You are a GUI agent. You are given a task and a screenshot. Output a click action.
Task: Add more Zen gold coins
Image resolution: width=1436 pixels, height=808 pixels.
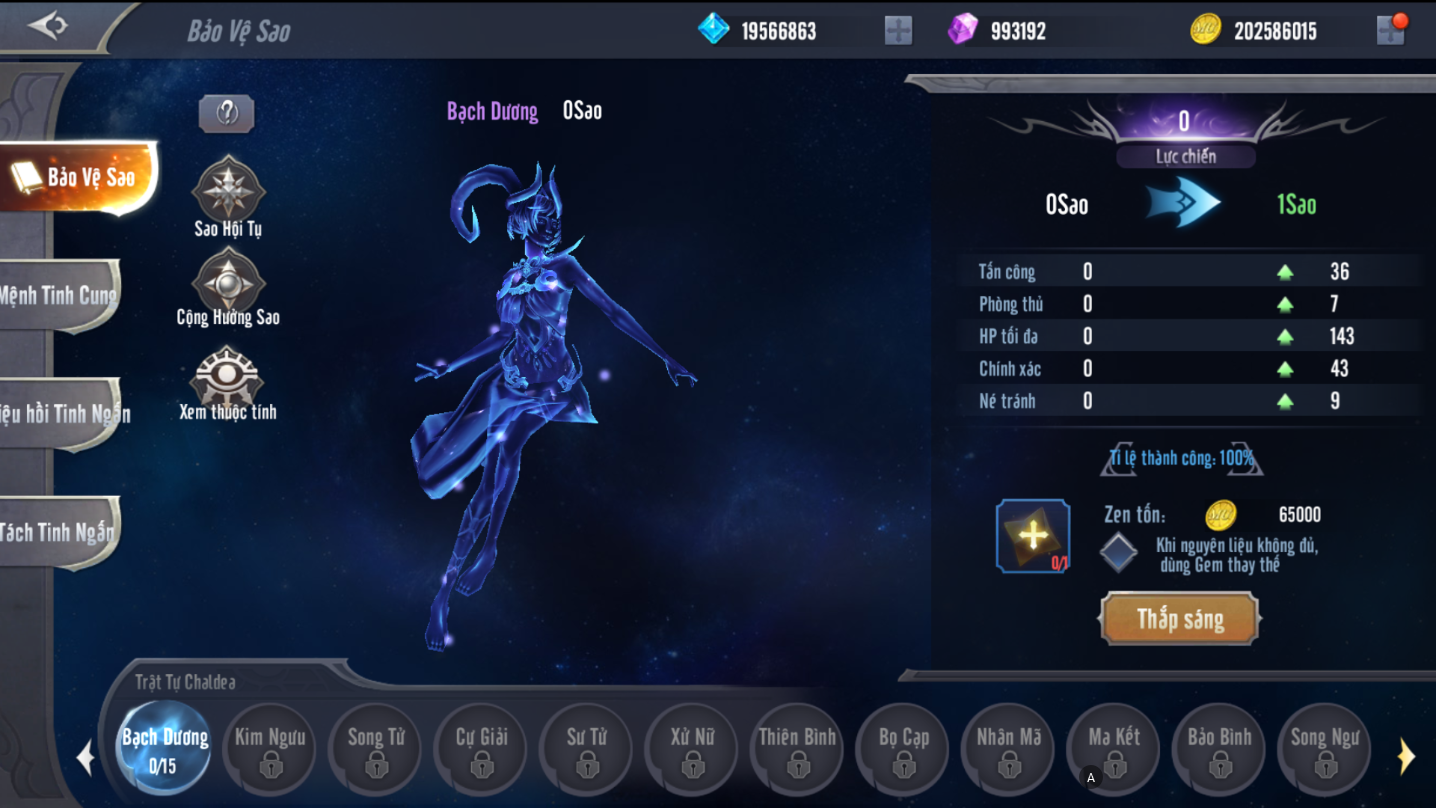pyautogui.click(x=1390, y=30)
